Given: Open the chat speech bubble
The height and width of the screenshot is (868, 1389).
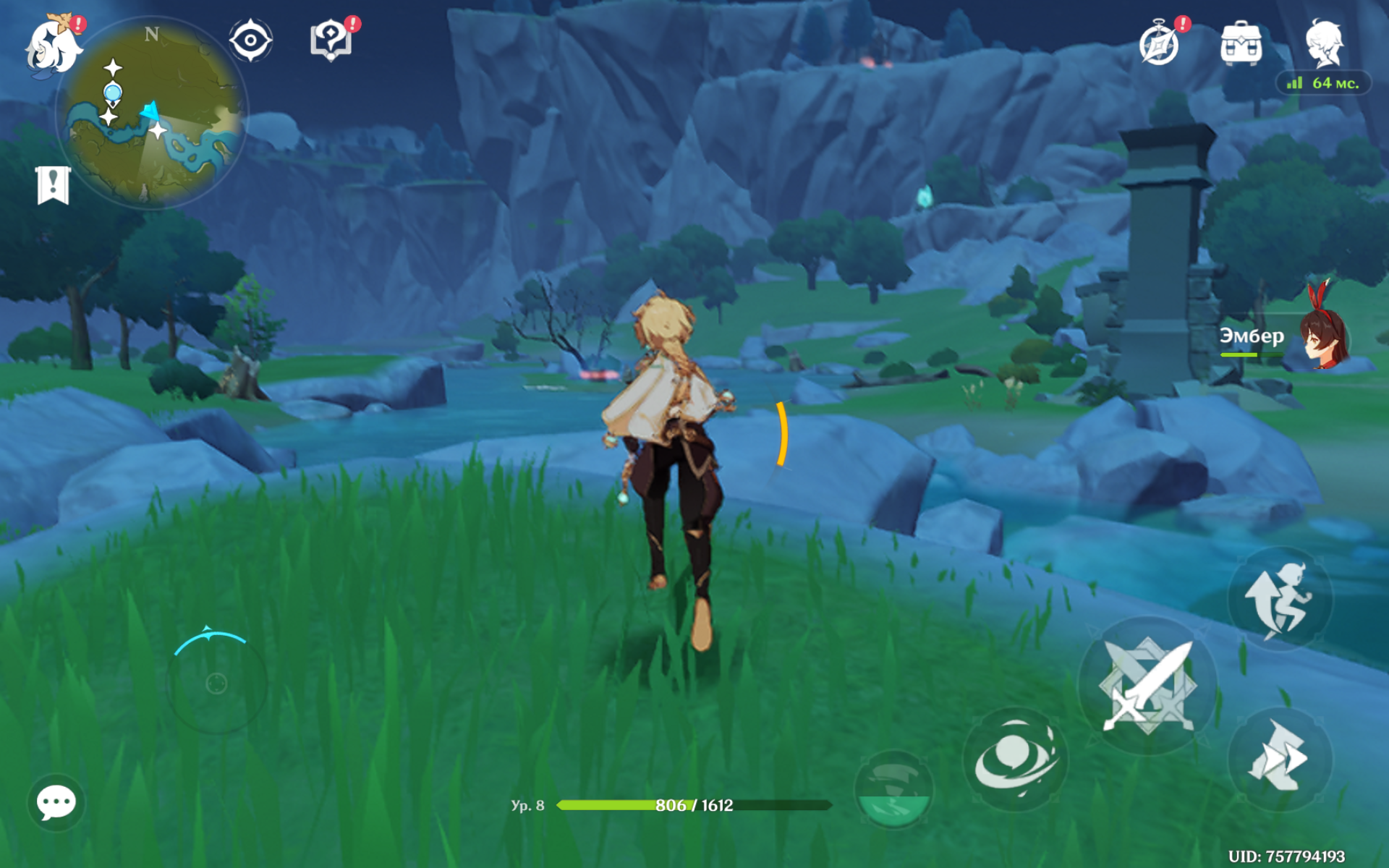Looking at the screenshot, I should coord(56,802).
